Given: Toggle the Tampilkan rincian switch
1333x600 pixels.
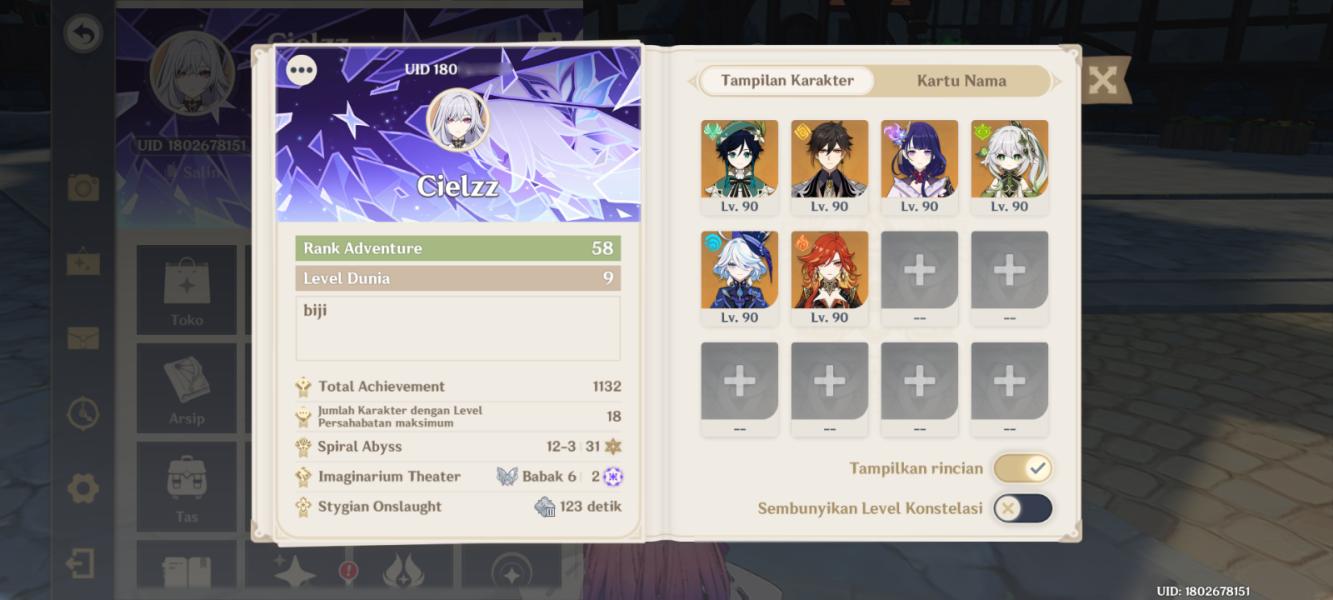Looking at the screenshot, I should [1022, 468].
